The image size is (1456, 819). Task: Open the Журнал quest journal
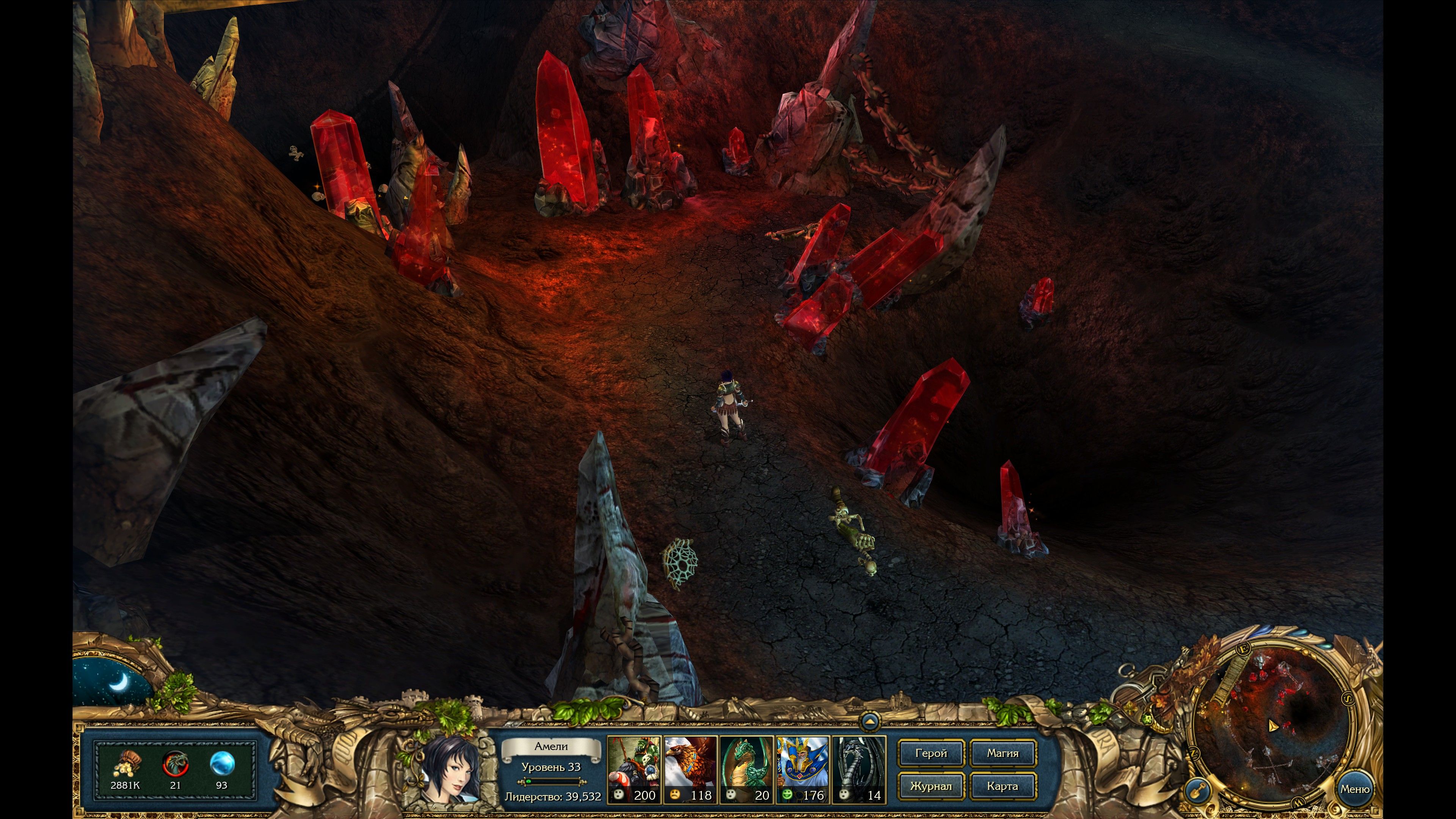[930, 786]
